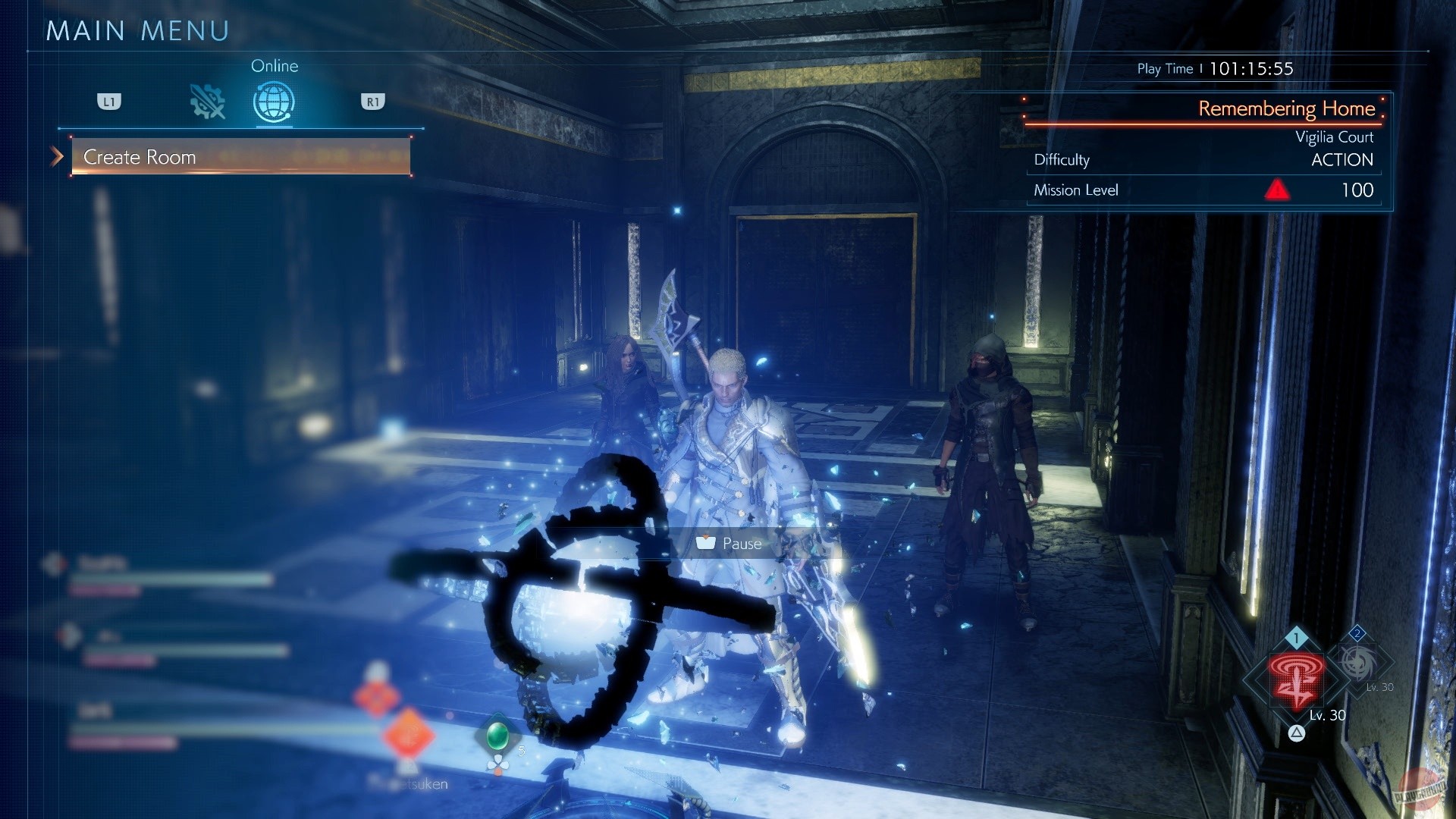The width and height of the screenshot is (1456, 819).
Task: Click the touchpad Pause icon
Action: 707,543
